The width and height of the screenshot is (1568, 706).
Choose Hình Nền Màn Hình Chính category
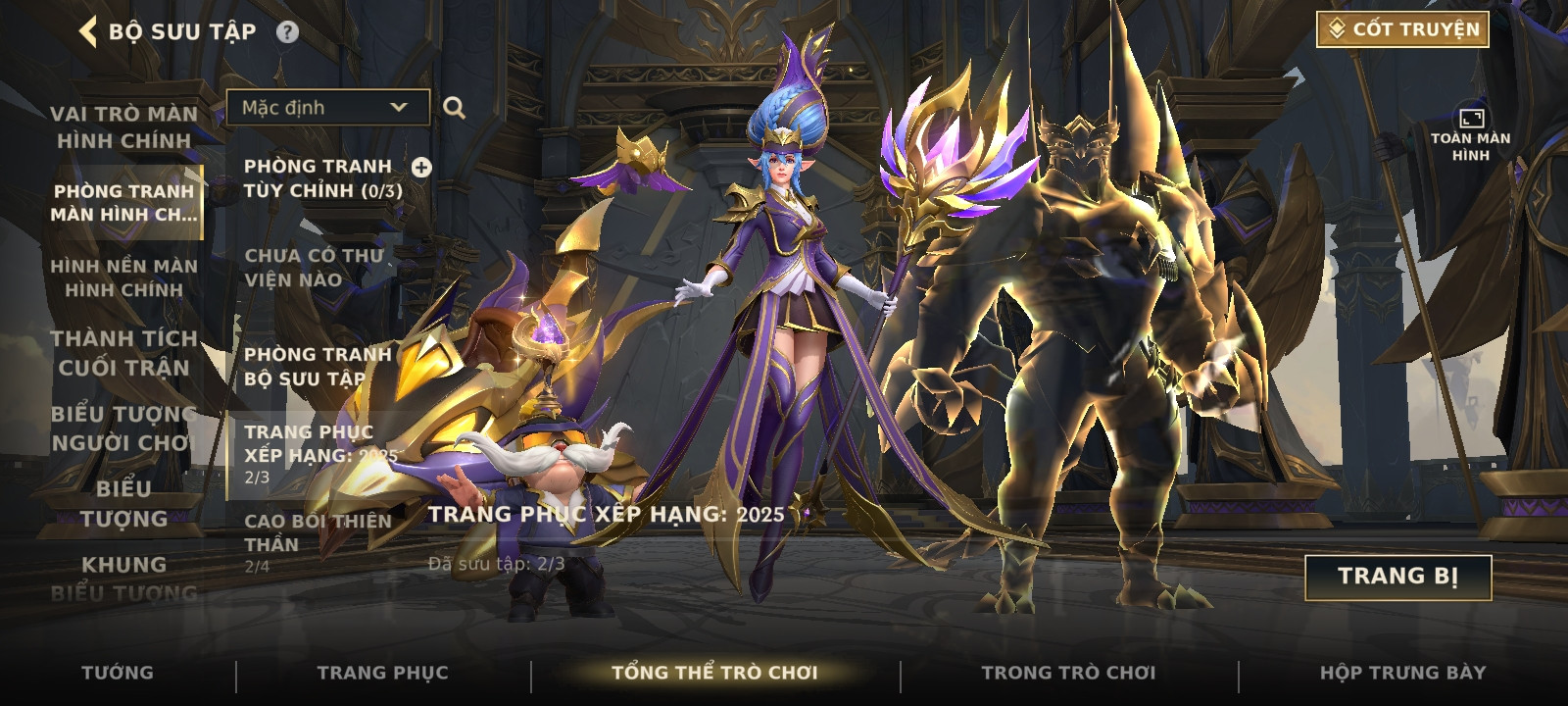click(123, 277)
